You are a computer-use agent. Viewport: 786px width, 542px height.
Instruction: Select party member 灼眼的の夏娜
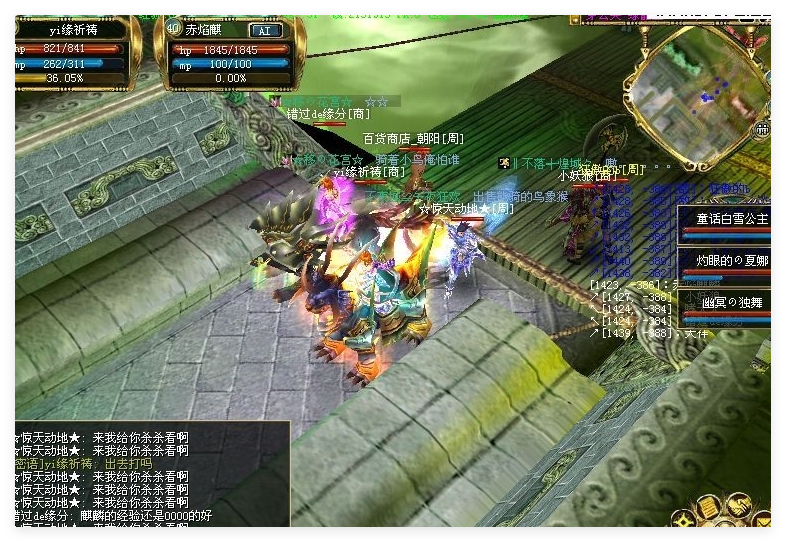pyautogui.click(x=728, y=260)
